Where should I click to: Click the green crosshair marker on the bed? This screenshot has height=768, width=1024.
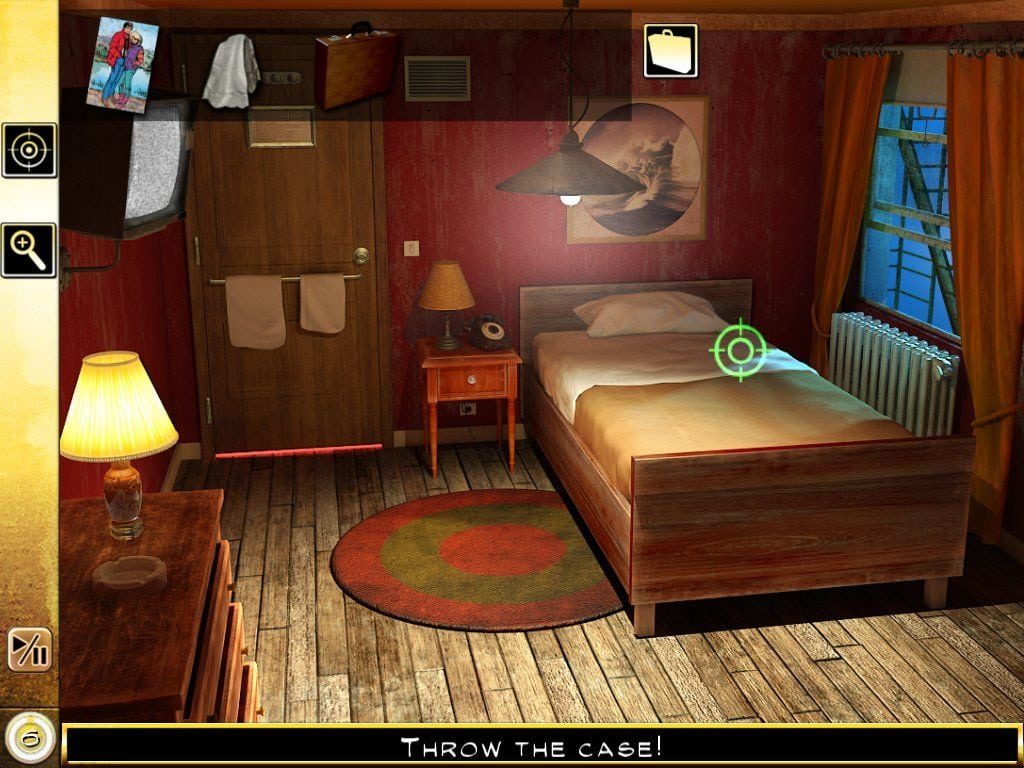pos(740,350)
